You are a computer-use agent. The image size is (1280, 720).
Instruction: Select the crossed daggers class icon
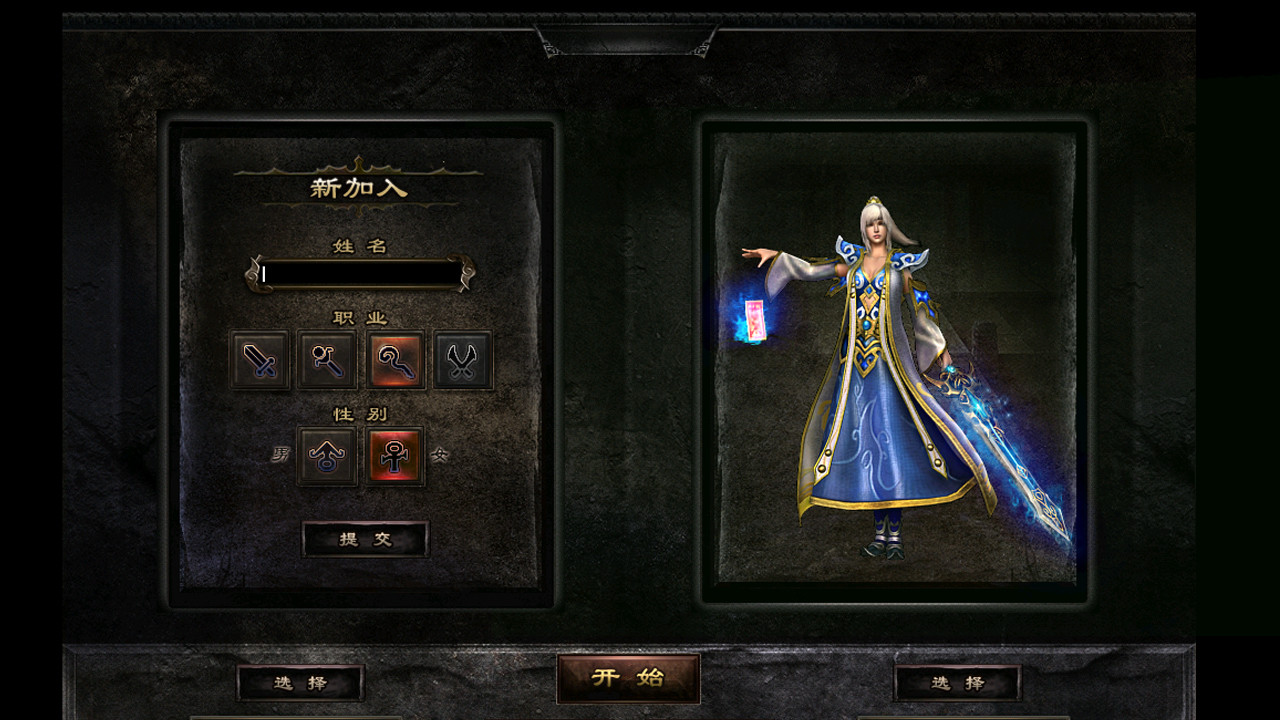462,361
